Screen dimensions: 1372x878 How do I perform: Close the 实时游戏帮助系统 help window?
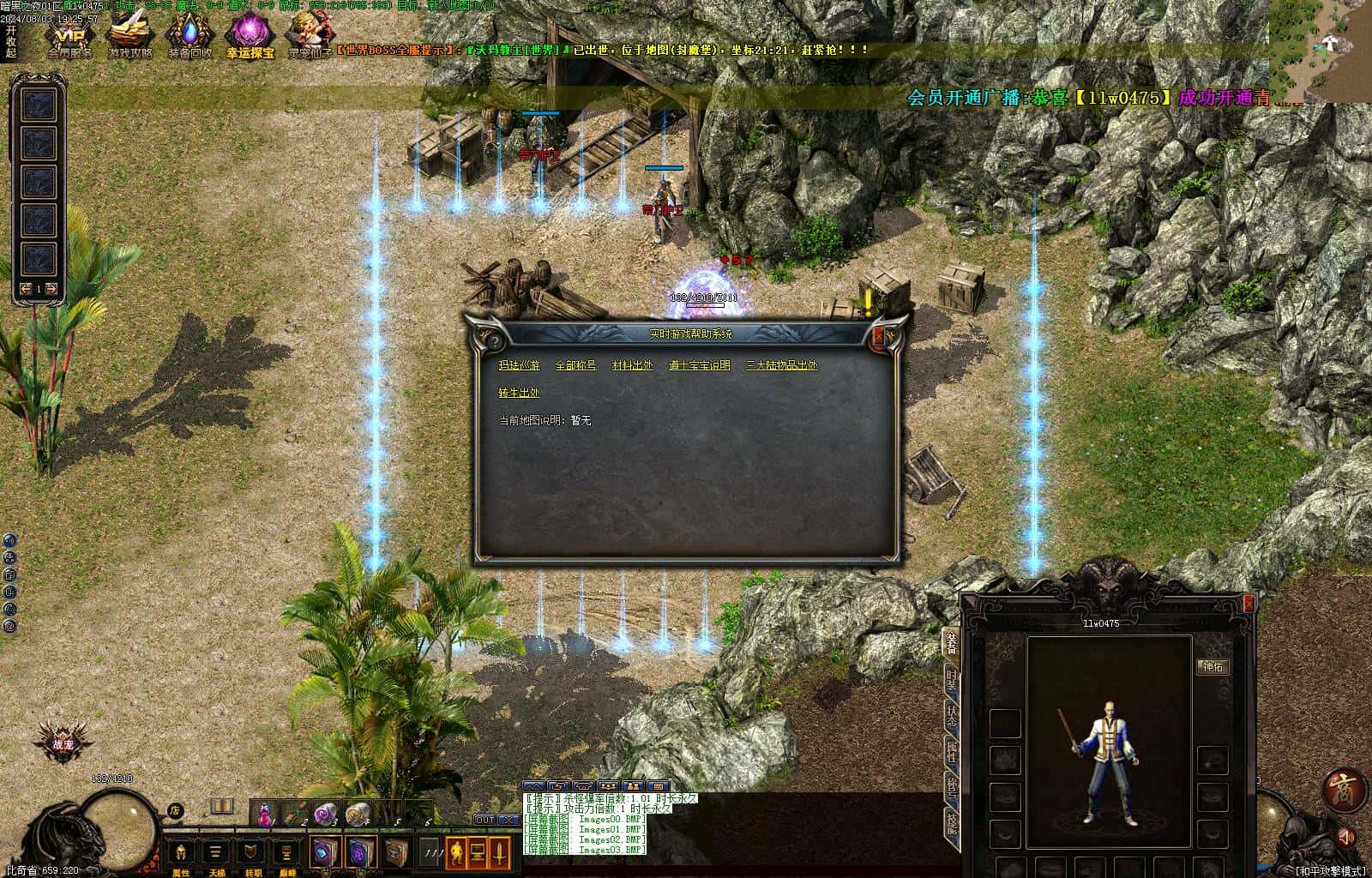[x=877, y=338]
